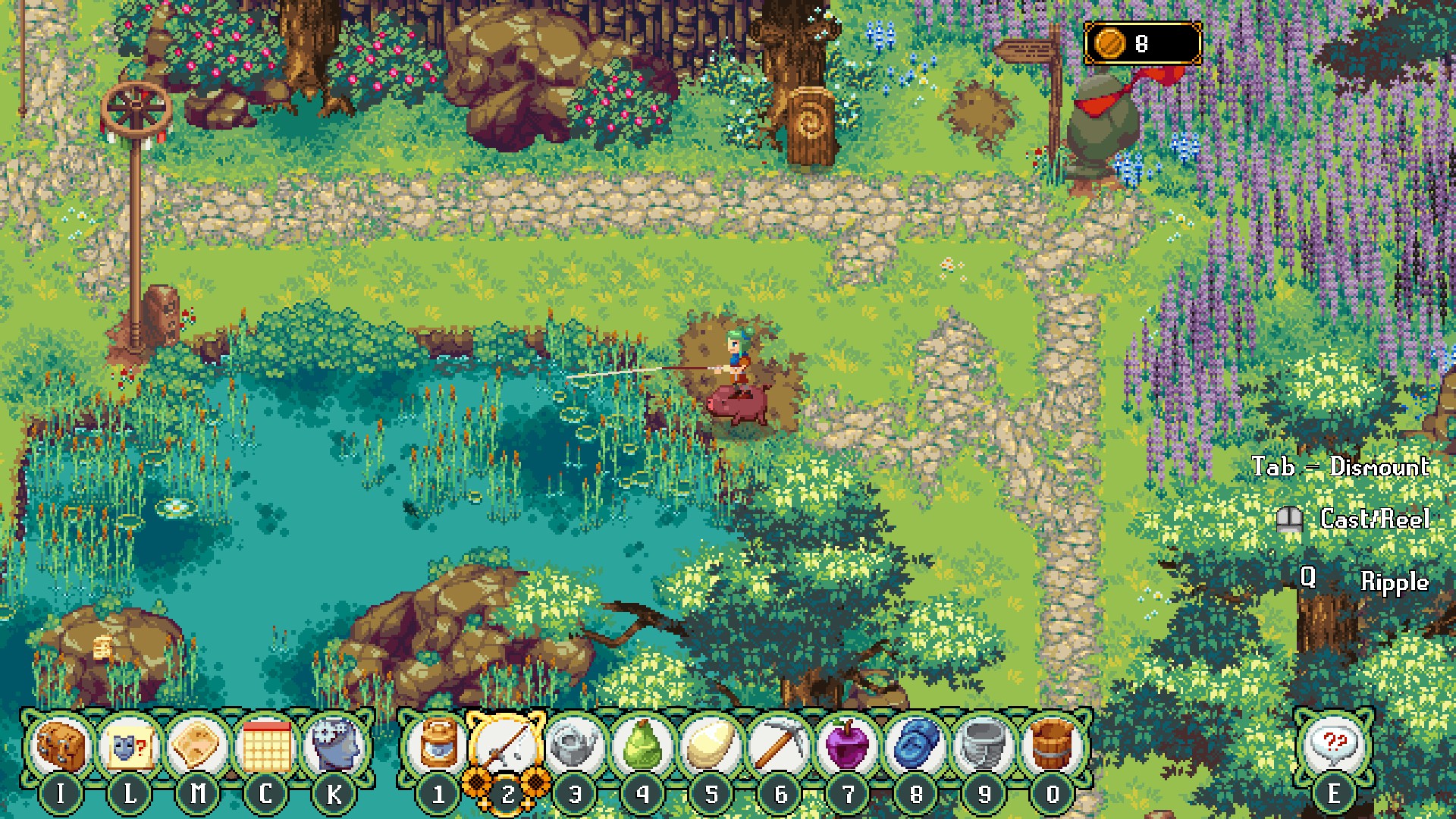This screenshot has height=819, width=1456.
Task: Click the question-mark speech bubble icon
Action: (1333, 747)
